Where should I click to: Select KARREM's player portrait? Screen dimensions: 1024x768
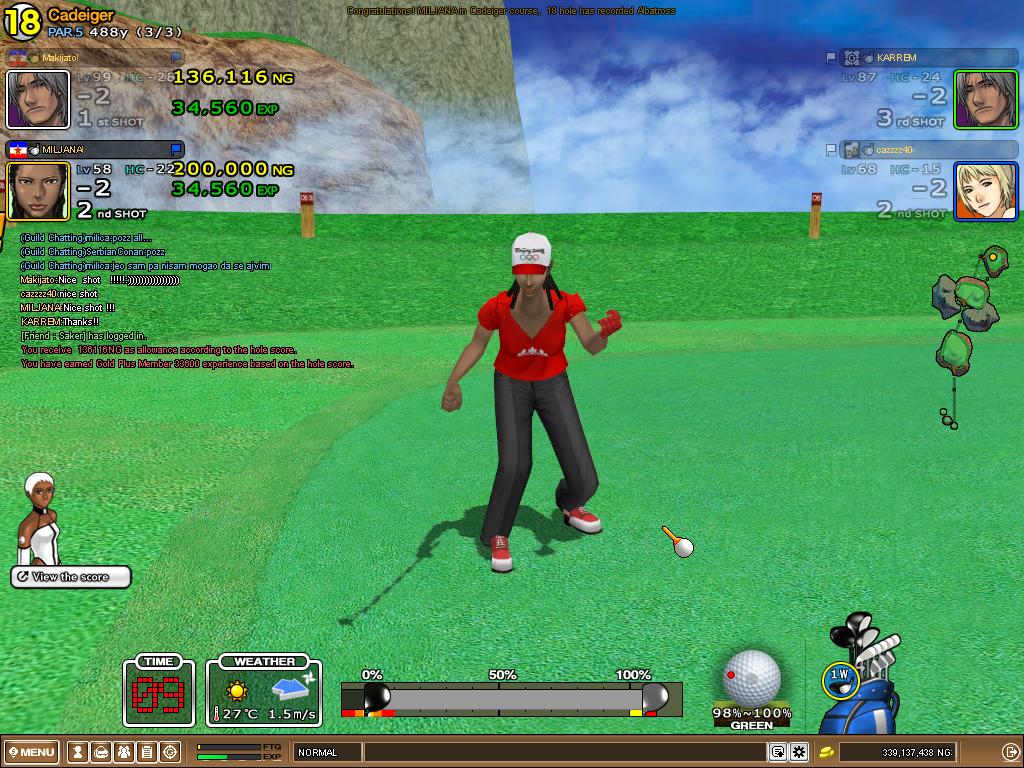(x=985, y=99)
